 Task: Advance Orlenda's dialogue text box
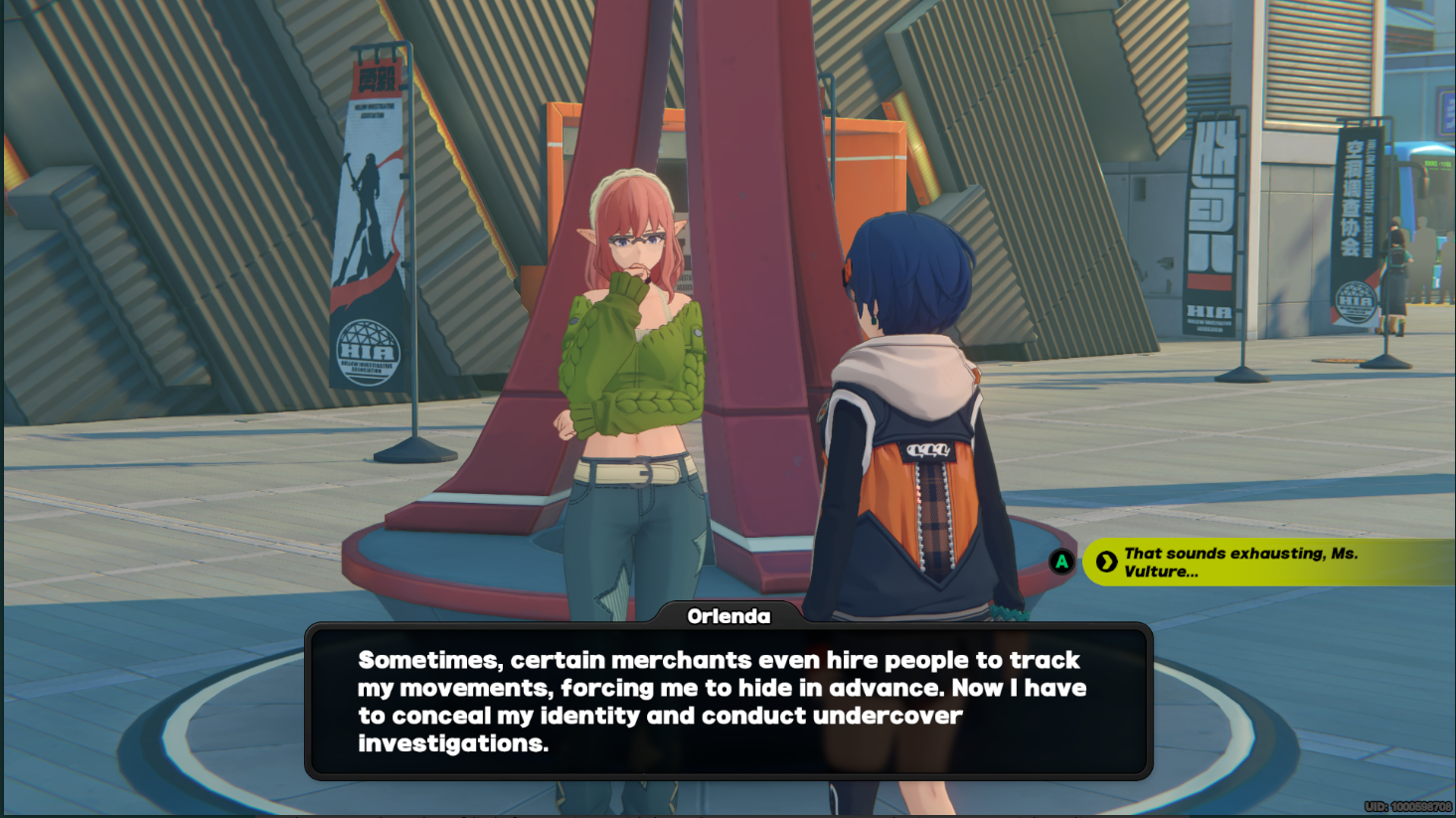click(728, 701)
